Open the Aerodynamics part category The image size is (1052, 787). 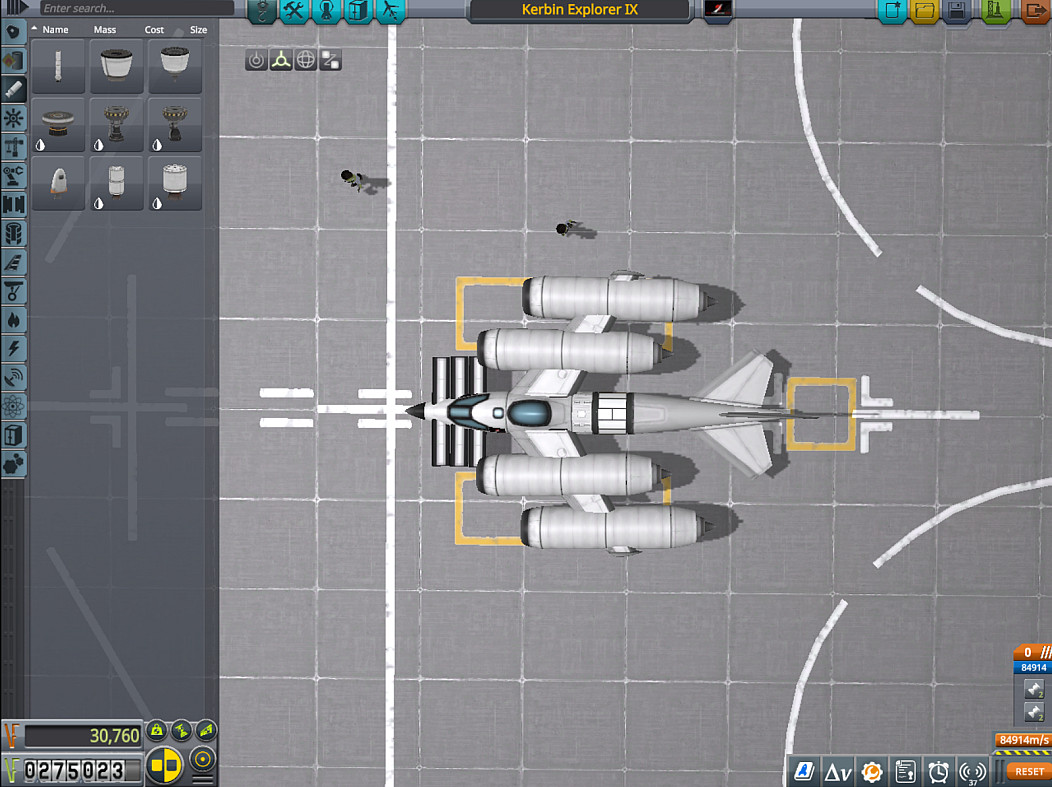pos(13,263)
